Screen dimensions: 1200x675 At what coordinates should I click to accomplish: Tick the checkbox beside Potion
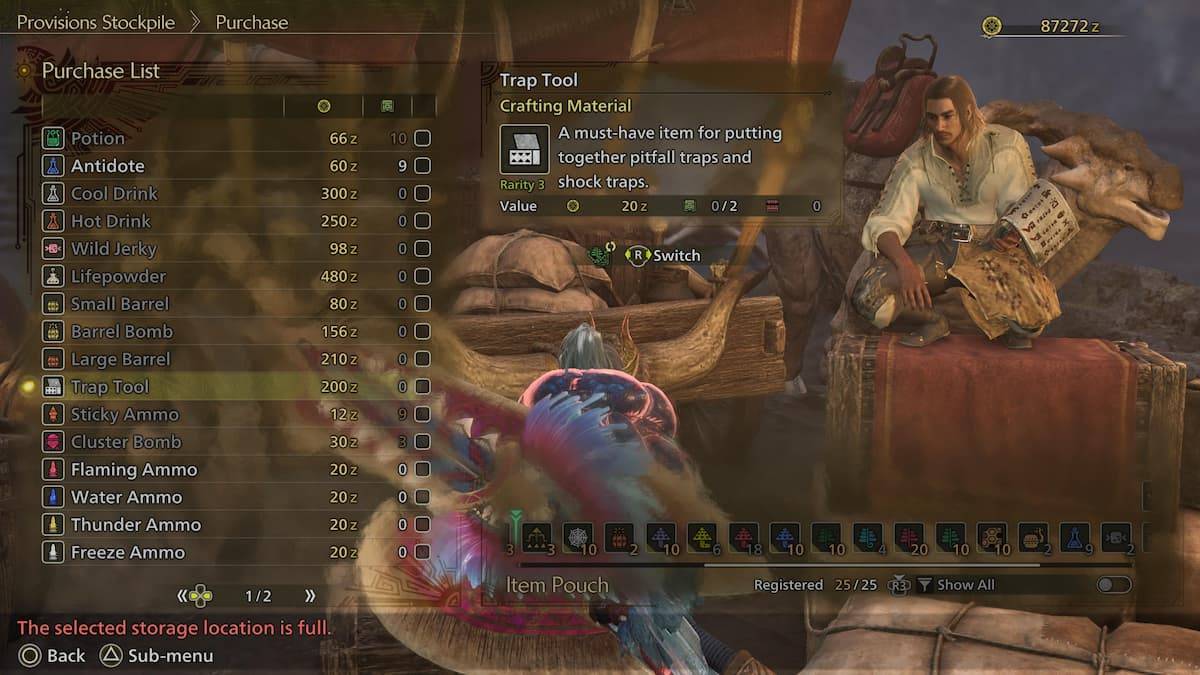423,138
